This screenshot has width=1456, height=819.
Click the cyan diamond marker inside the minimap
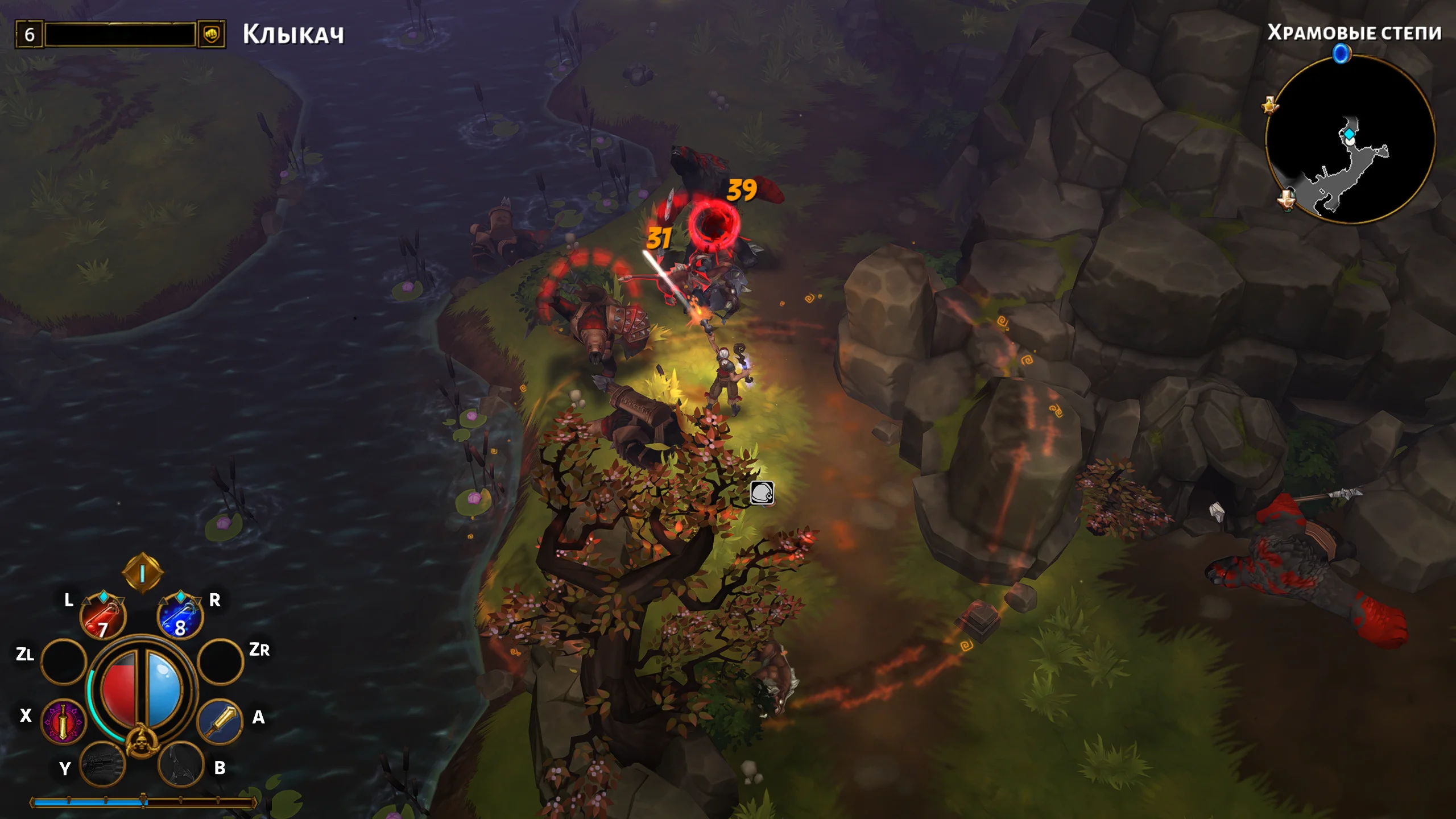(x=1349, y=134)
